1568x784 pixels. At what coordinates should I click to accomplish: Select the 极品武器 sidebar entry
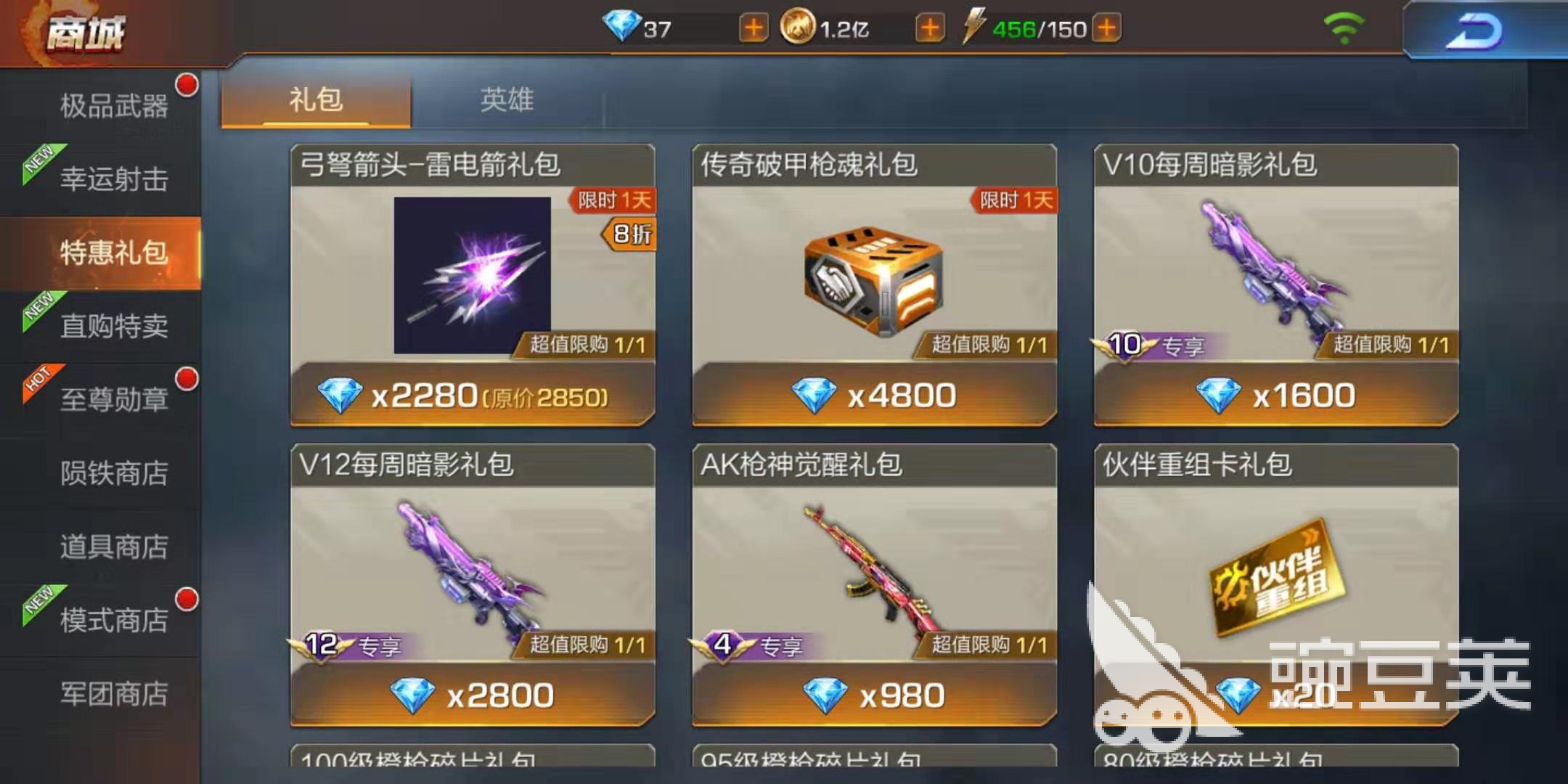(113, 105)
